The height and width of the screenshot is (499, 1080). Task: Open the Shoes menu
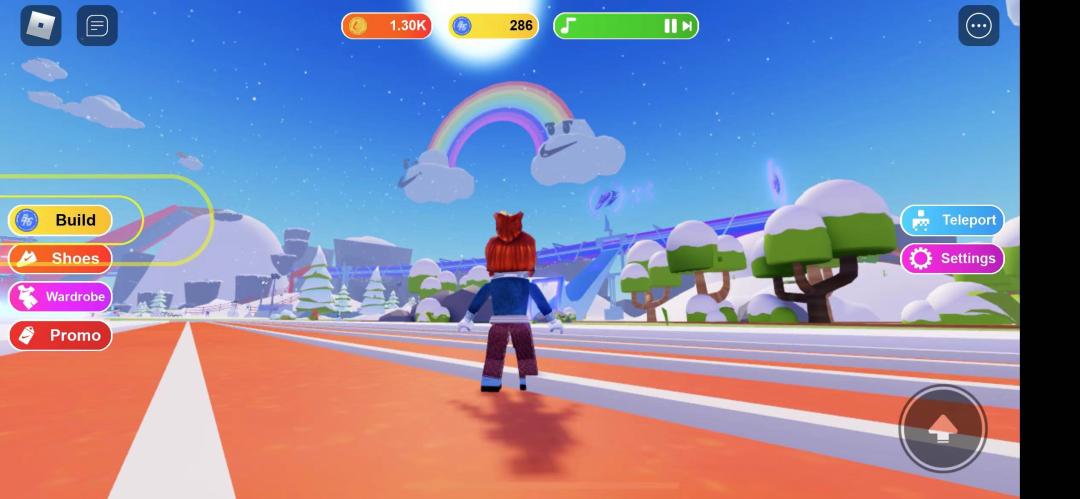[x=60, y=259]
